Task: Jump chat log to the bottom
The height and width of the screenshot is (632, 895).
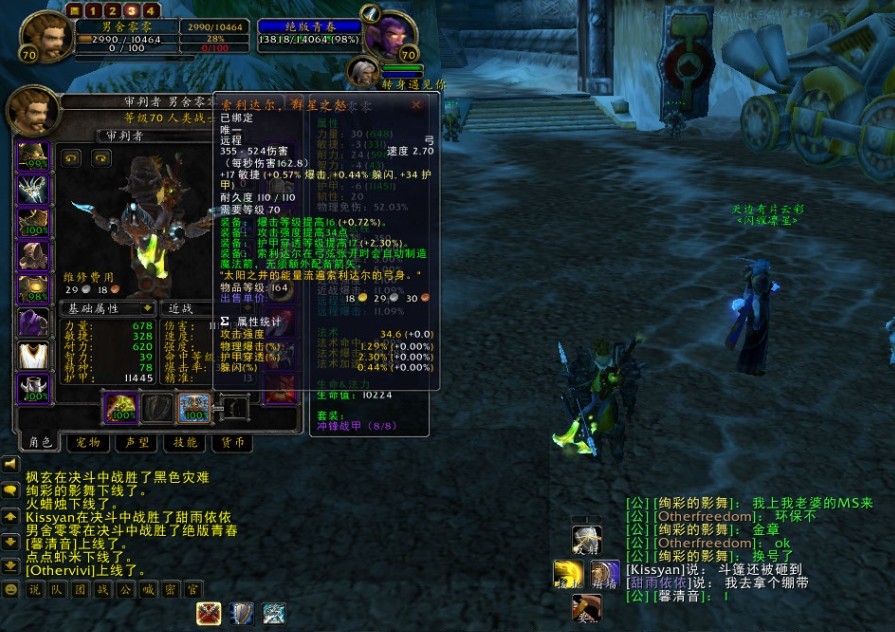Action: [x=11, y=566]
